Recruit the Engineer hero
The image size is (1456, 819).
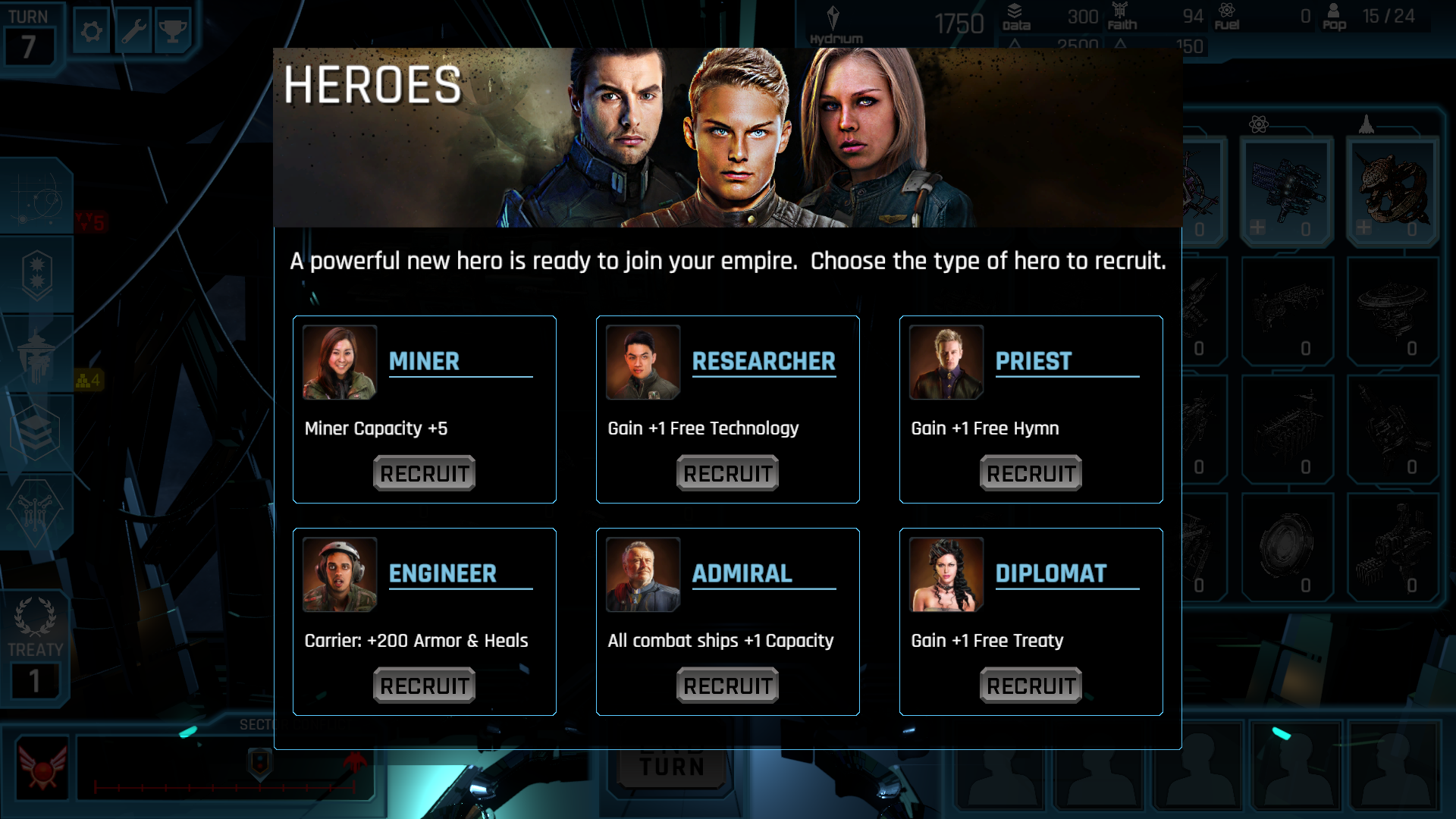point(424,686)
